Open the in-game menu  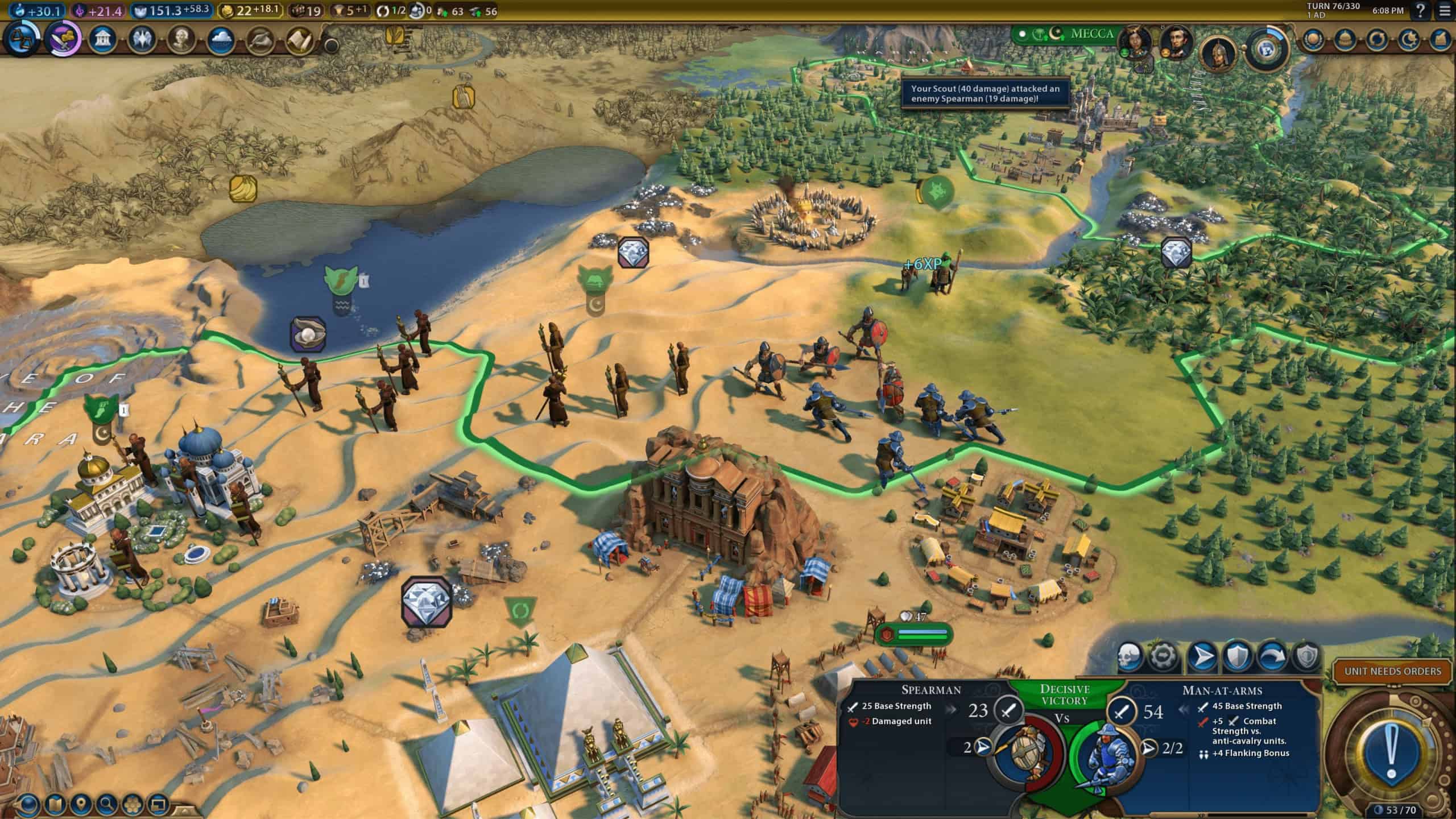click(1445, 10)
